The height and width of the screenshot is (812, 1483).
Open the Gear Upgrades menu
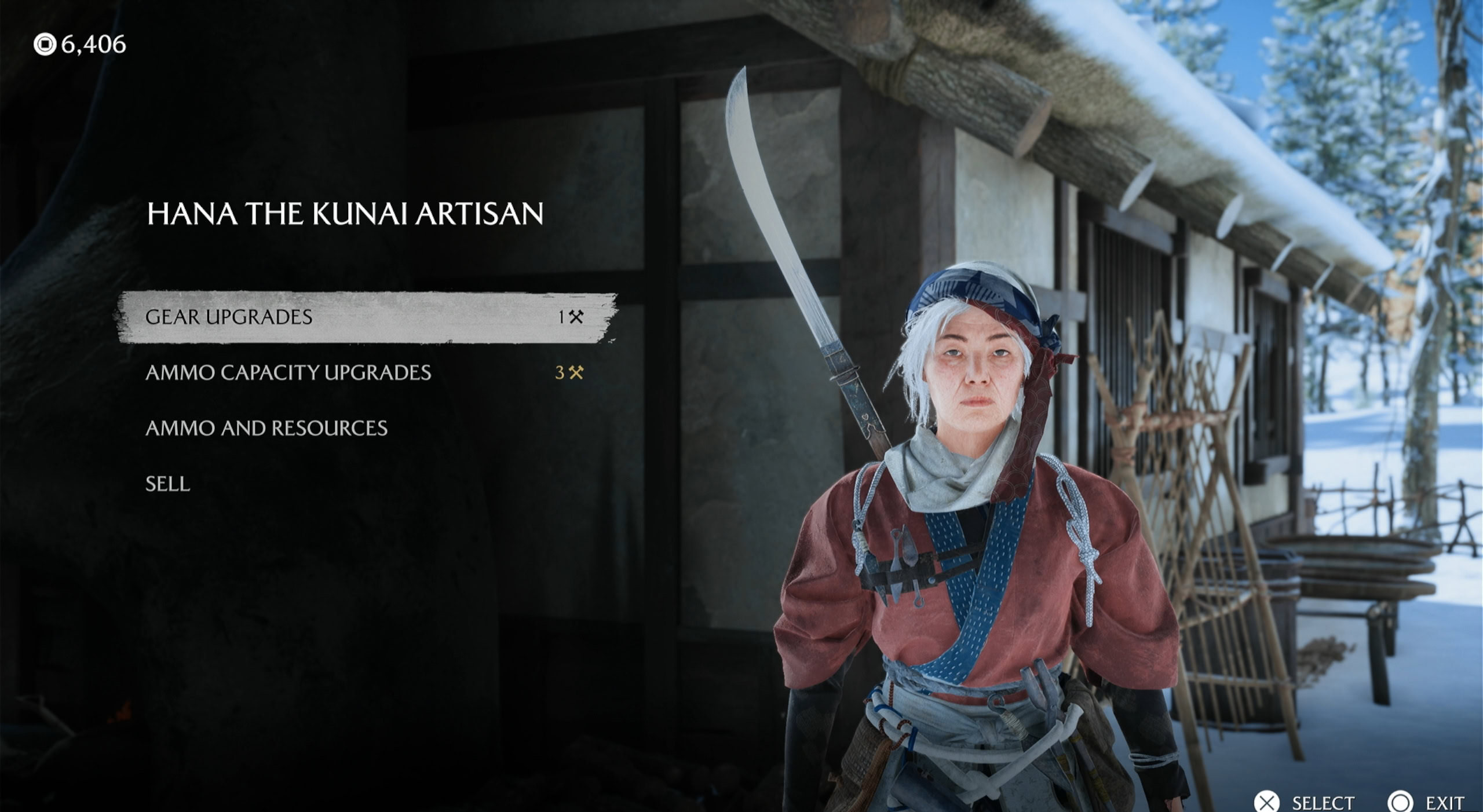pyautogui.click(x=229, y=317)
